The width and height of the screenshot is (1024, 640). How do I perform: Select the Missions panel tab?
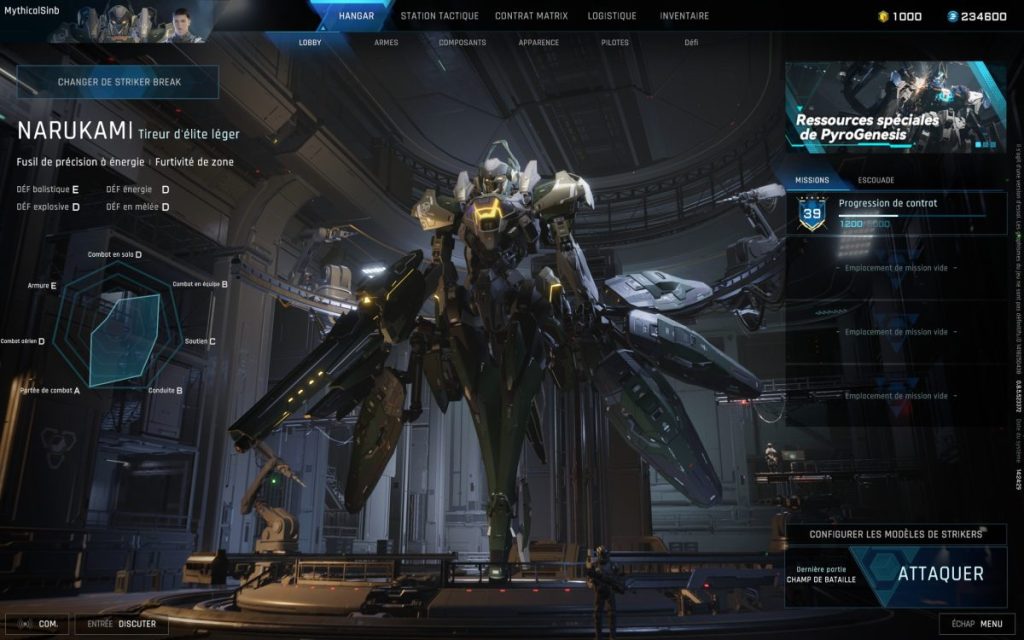812,180
